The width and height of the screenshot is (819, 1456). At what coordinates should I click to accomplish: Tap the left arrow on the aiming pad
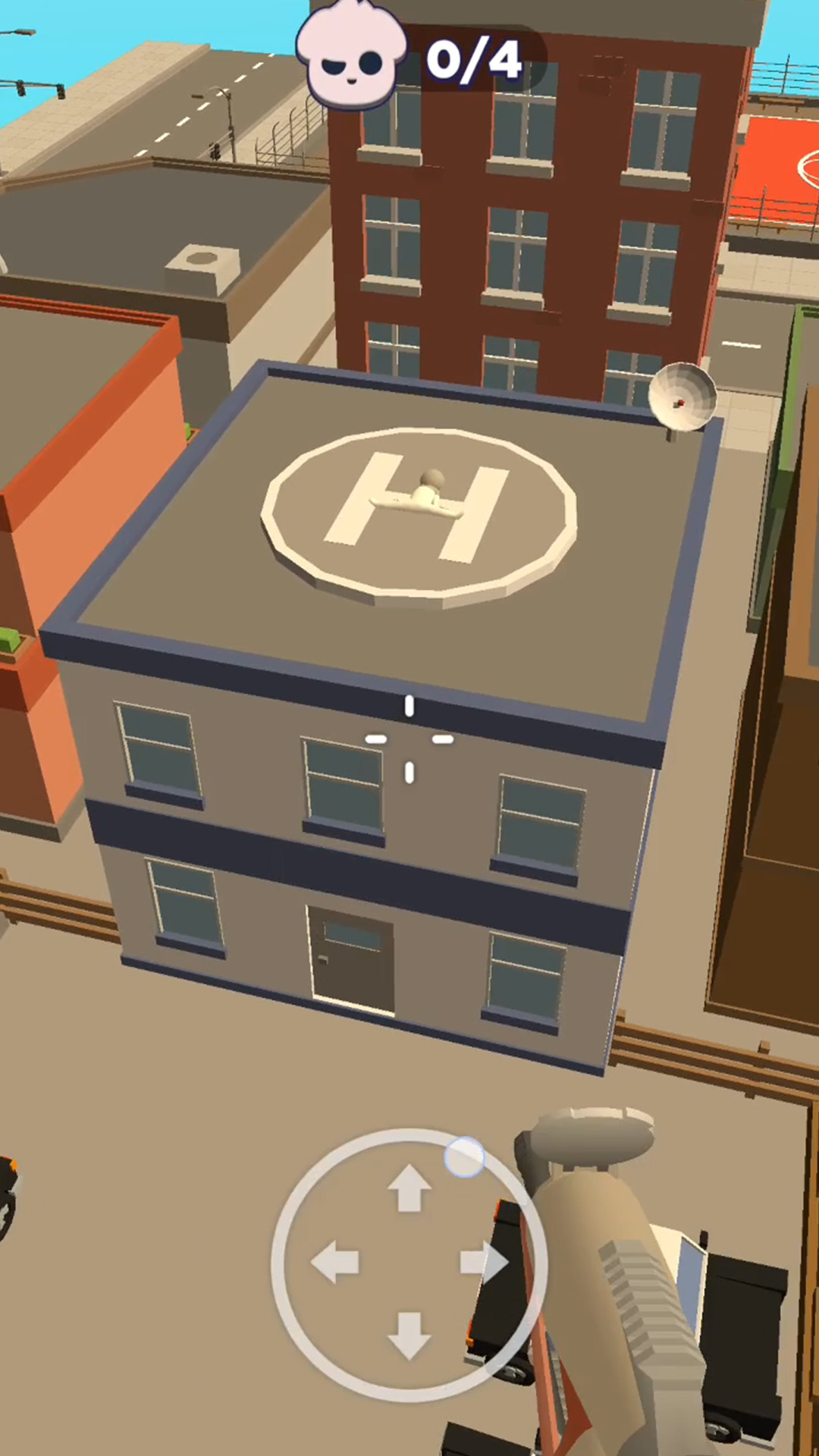click(336, 1262)
